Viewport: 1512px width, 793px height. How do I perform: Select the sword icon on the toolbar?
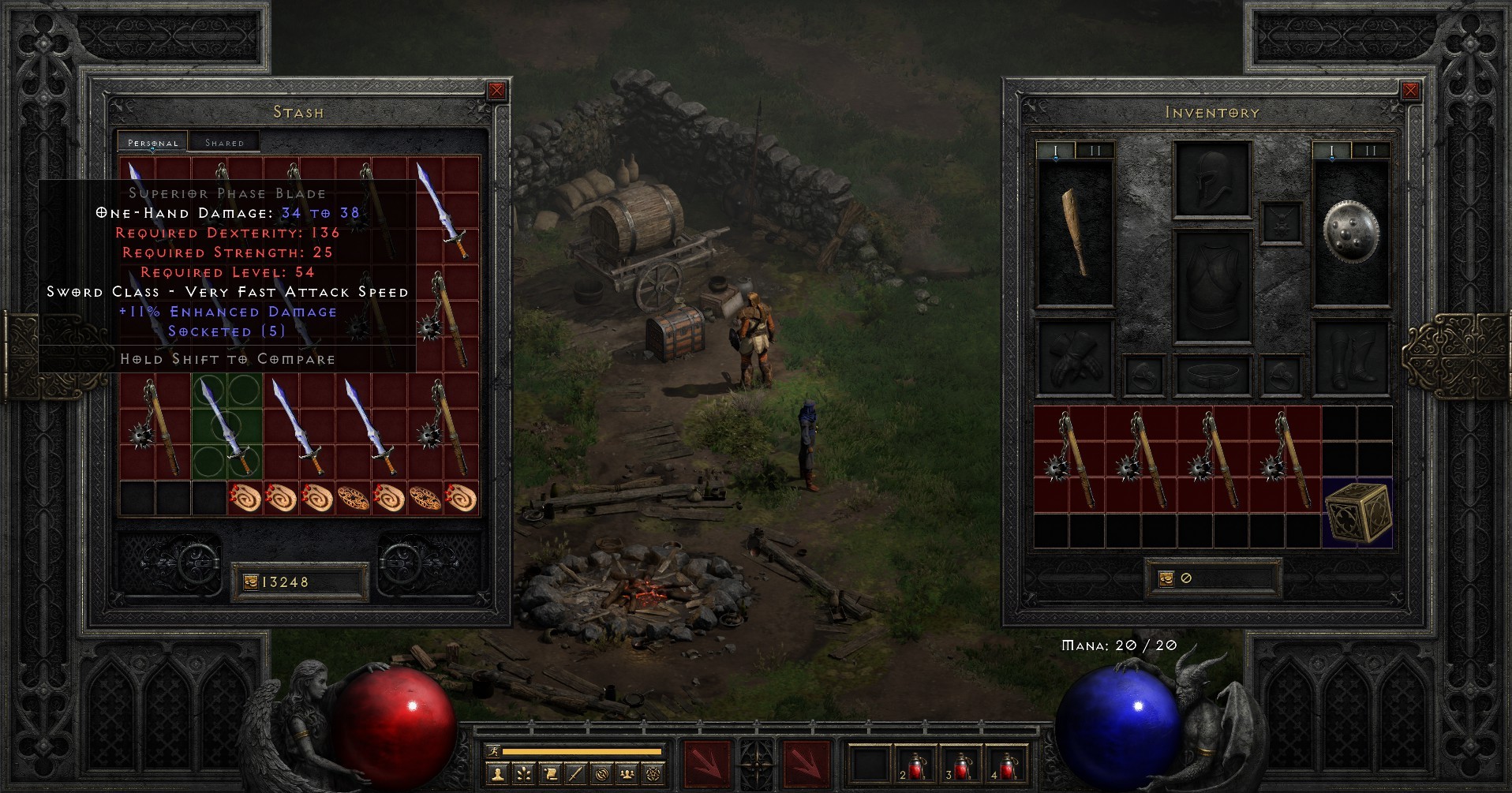[576, 774]
